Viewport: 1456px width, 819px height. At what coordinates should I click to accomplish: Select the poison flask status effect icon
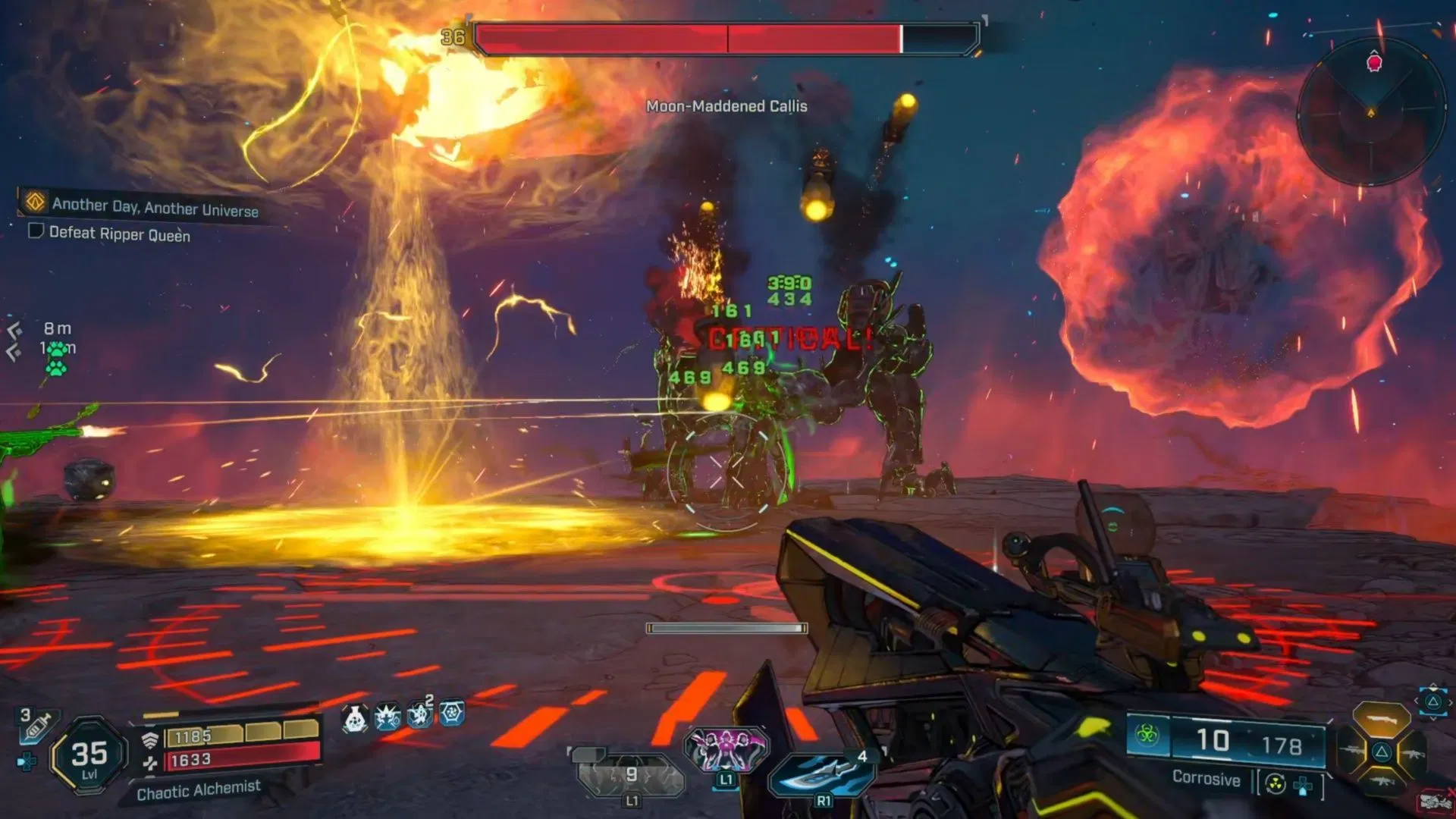point(355,717)
